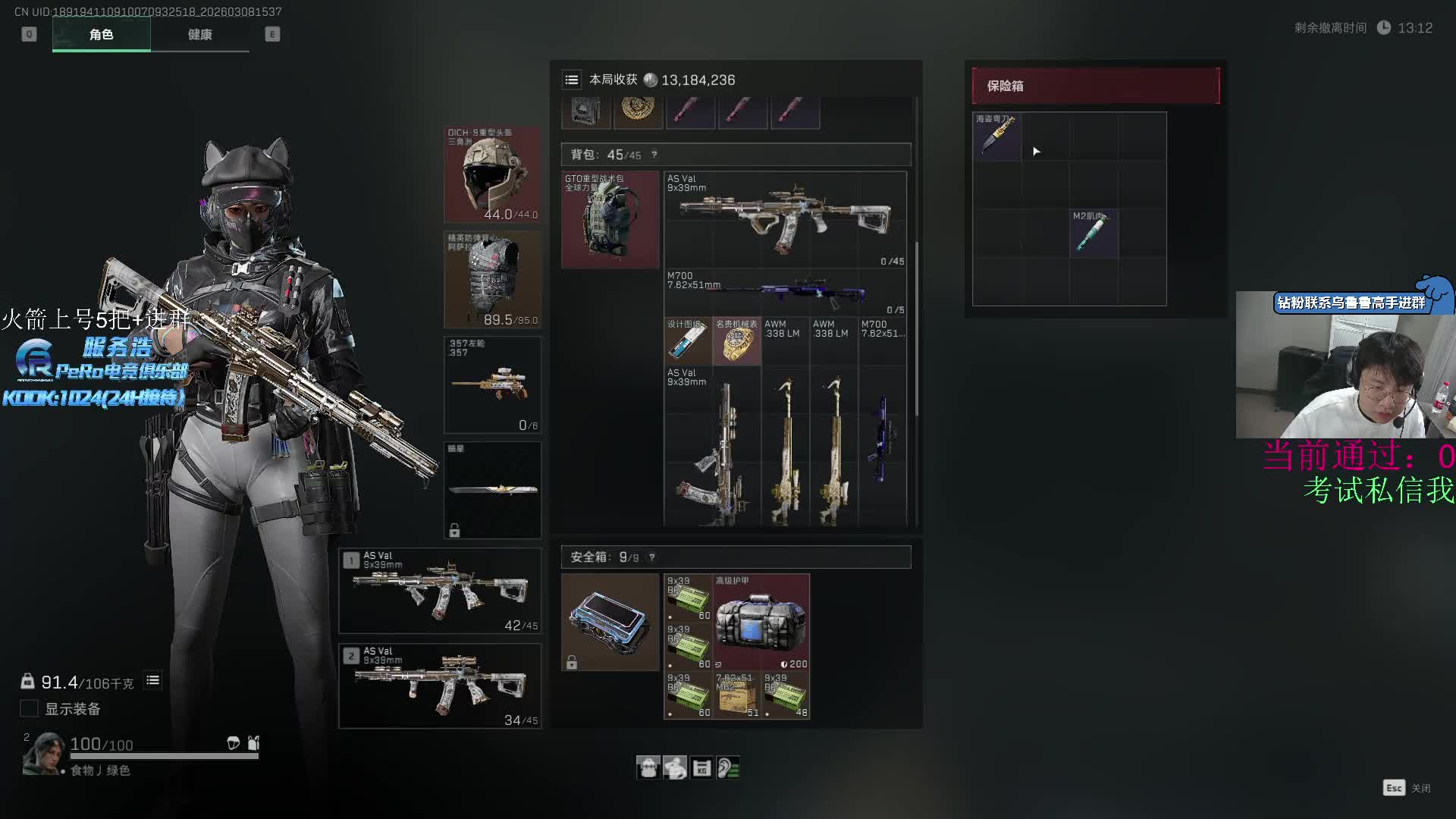The width and height of the screenshot is (1456, 819).
Task: Select the 名贵机械表 gold watch item
Action: (736, 342)
